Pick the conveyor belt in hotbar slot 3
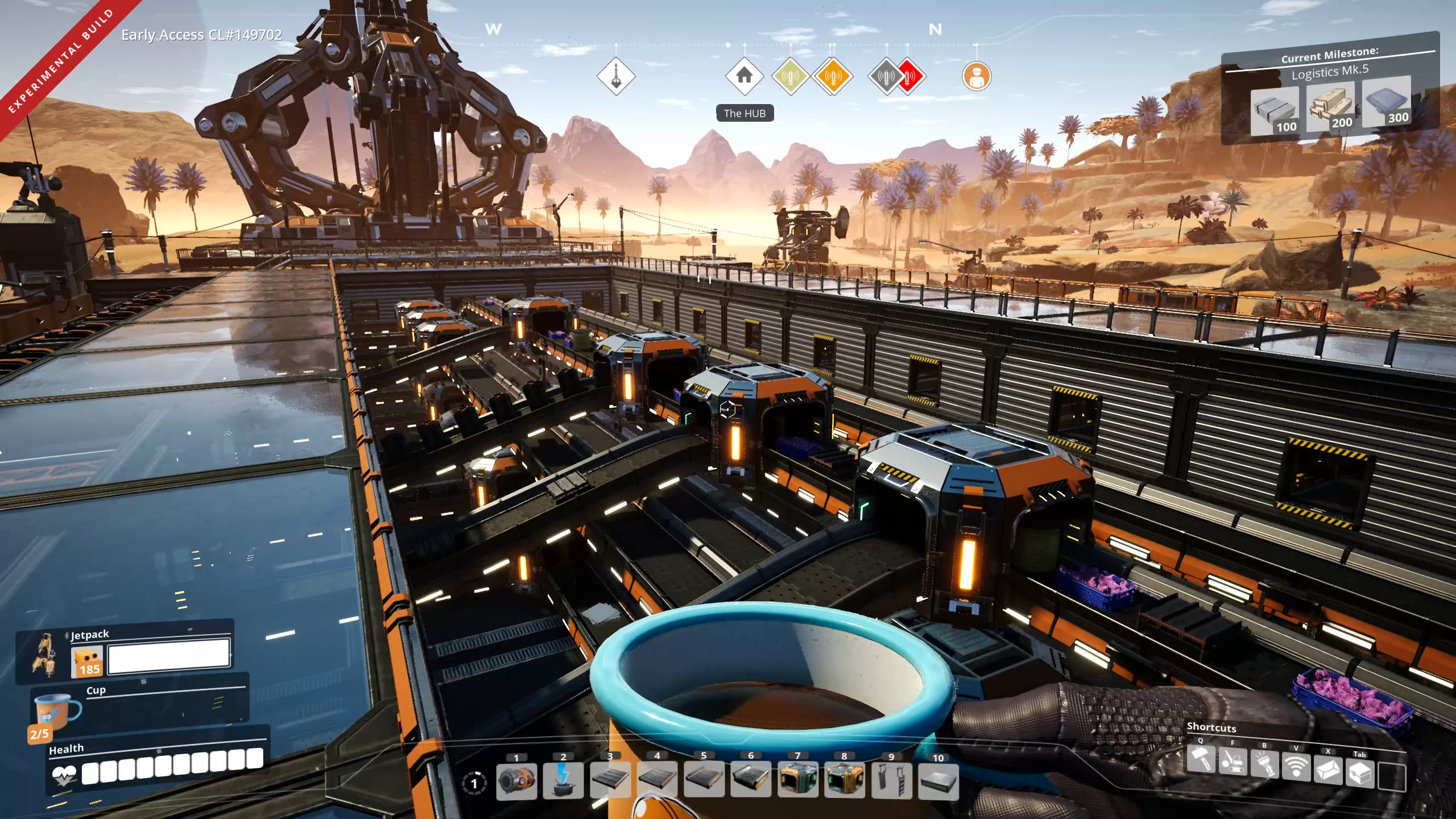The height and width of the screenshot is (819, 1456). 610,781
